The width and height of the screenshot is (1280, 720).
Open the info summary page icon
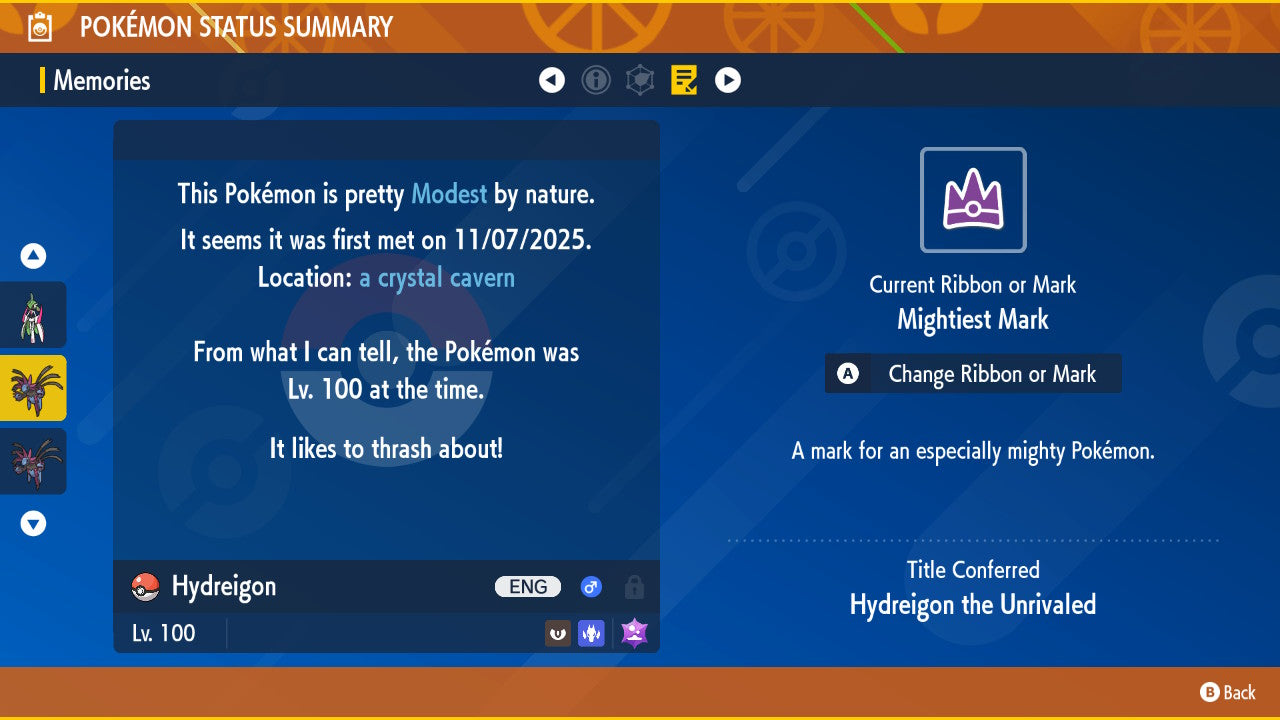(596, 80)
